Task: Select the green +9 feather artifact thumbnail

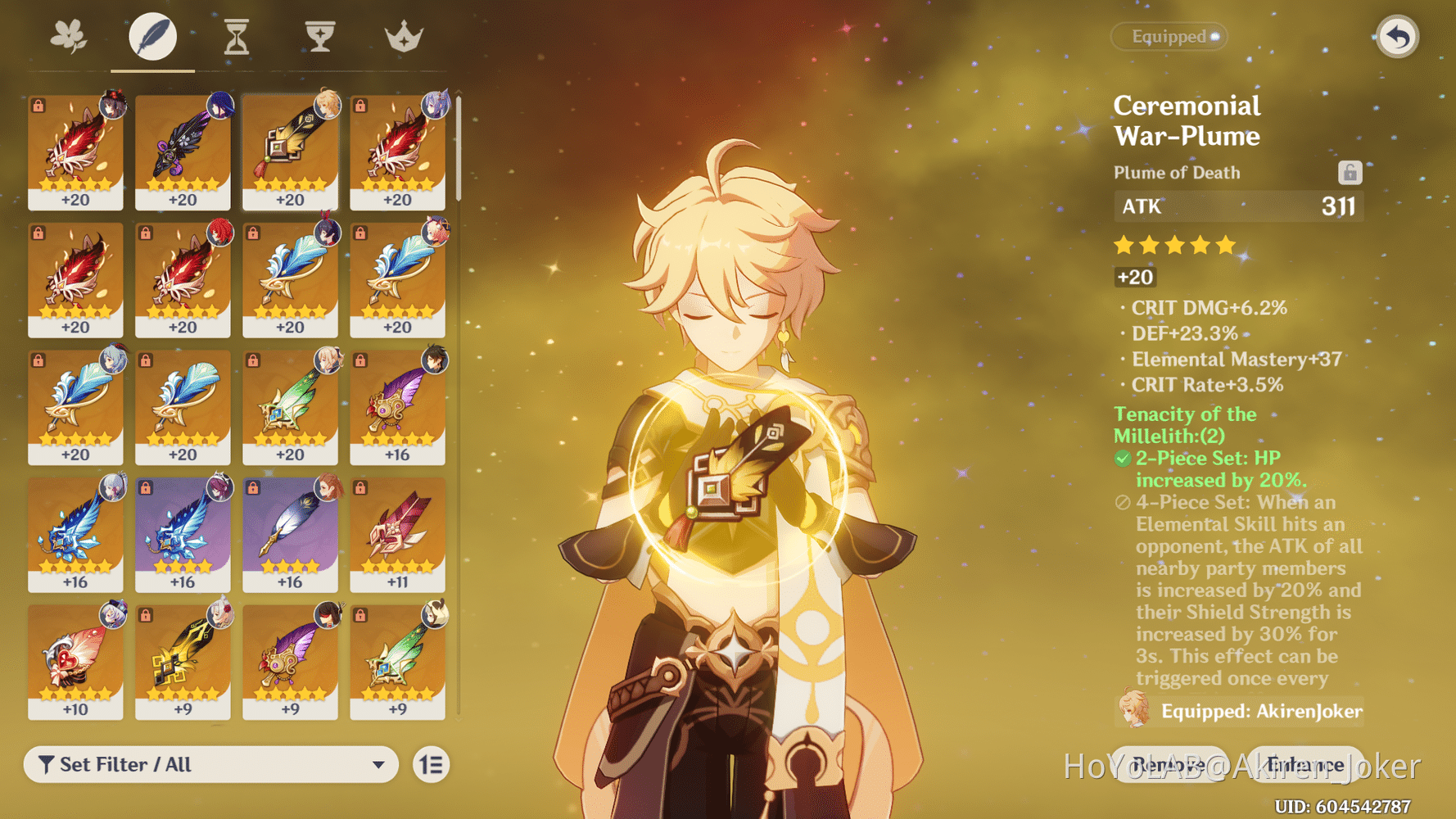Action: click(396, 659)
